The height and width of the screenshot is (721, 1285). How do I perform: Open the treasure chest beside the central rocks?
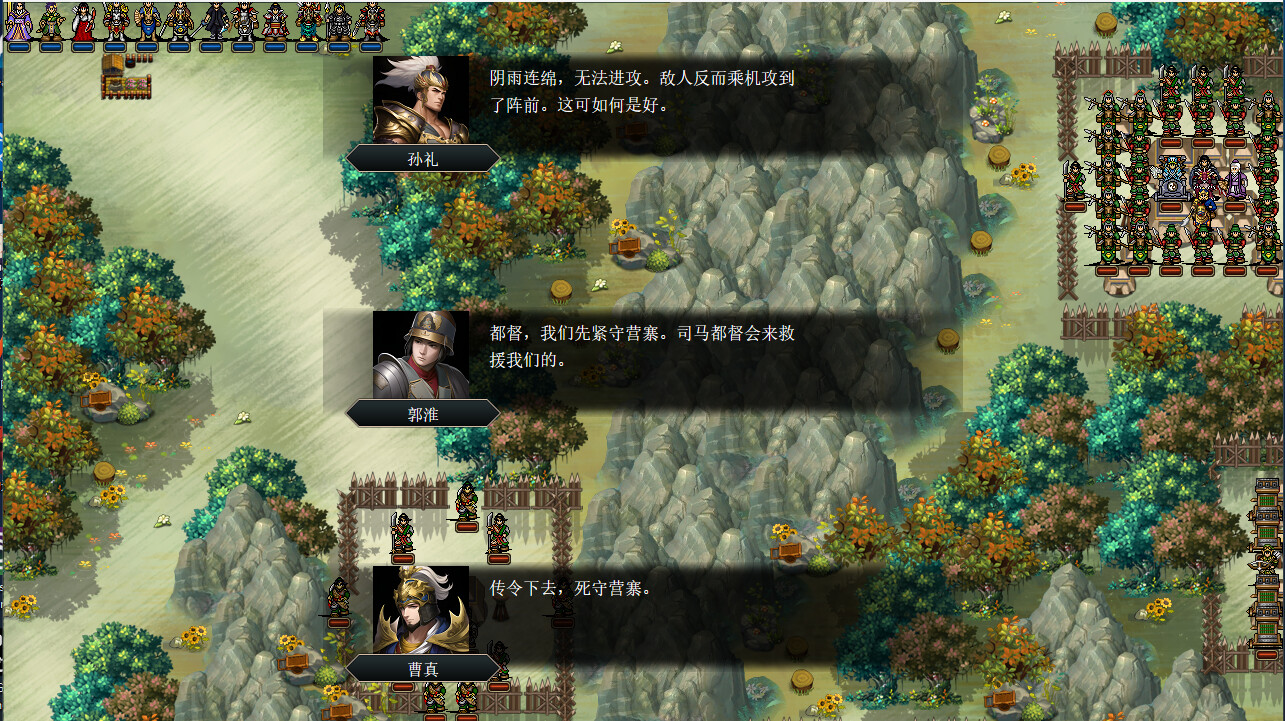(x=626, y=244)
